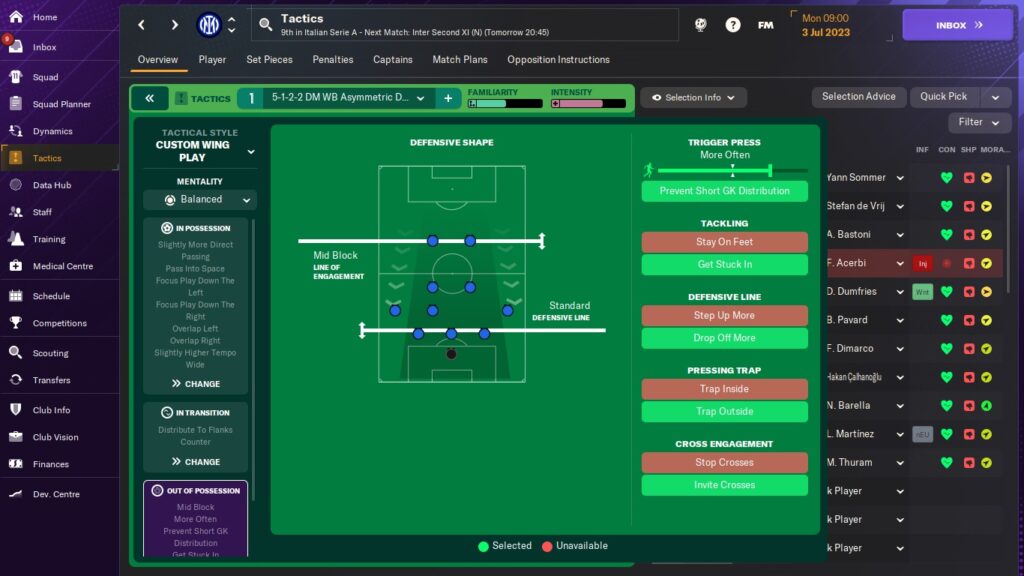Click Change under In Possession
Viewport: 1024px width, 576px height.
(x=196, y=384)
